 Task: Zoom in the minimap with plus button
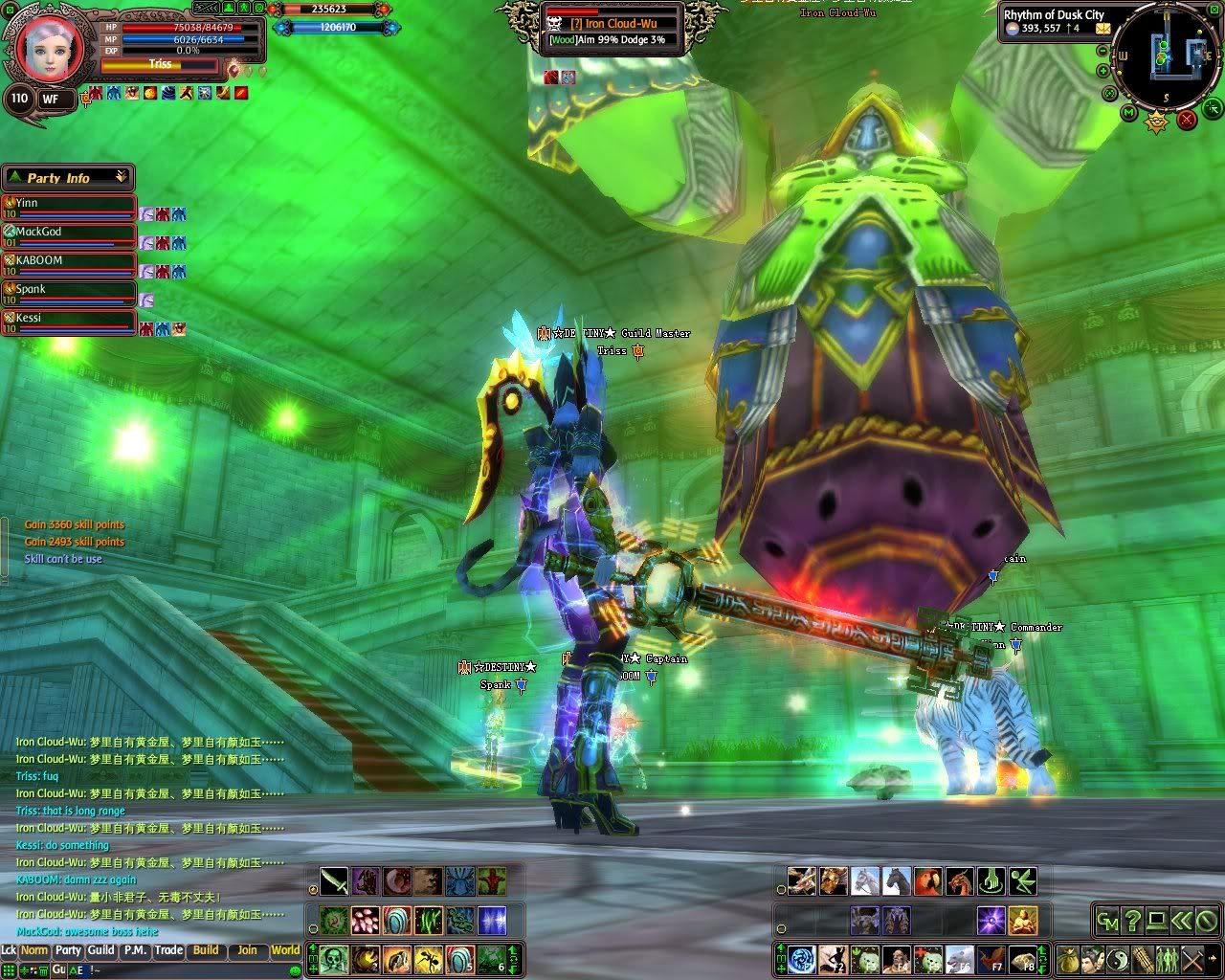[x=1104, y=70]
